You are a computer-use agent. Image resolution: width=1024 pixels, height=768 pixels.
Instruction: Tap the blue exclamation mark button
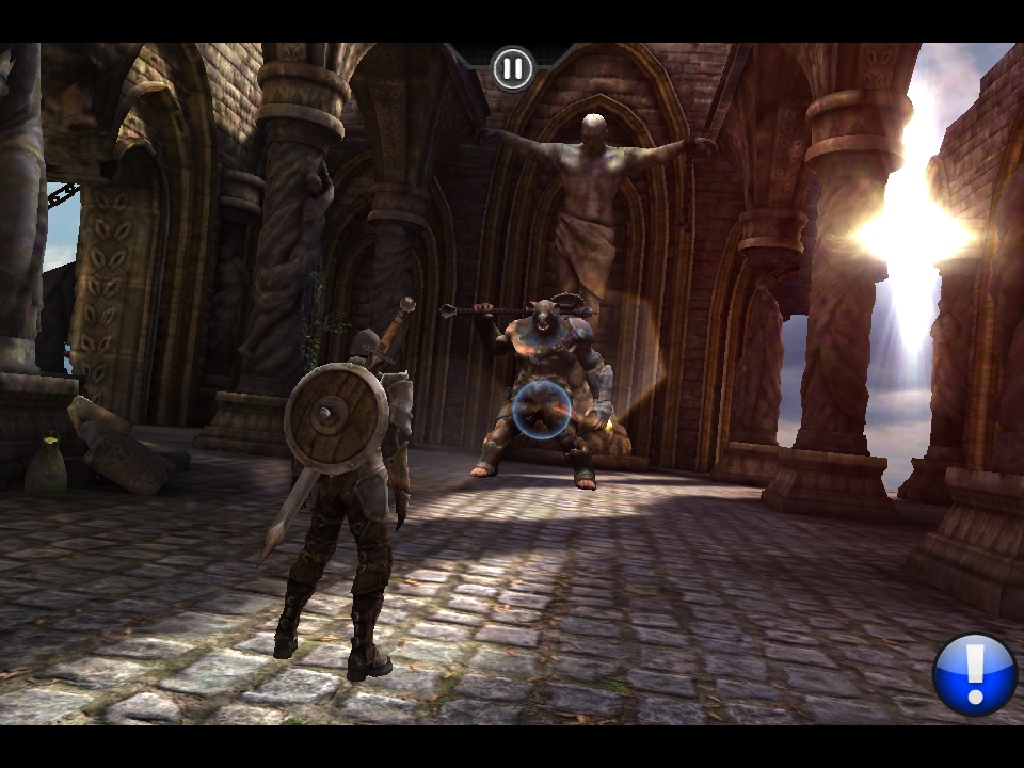point(974,673)
